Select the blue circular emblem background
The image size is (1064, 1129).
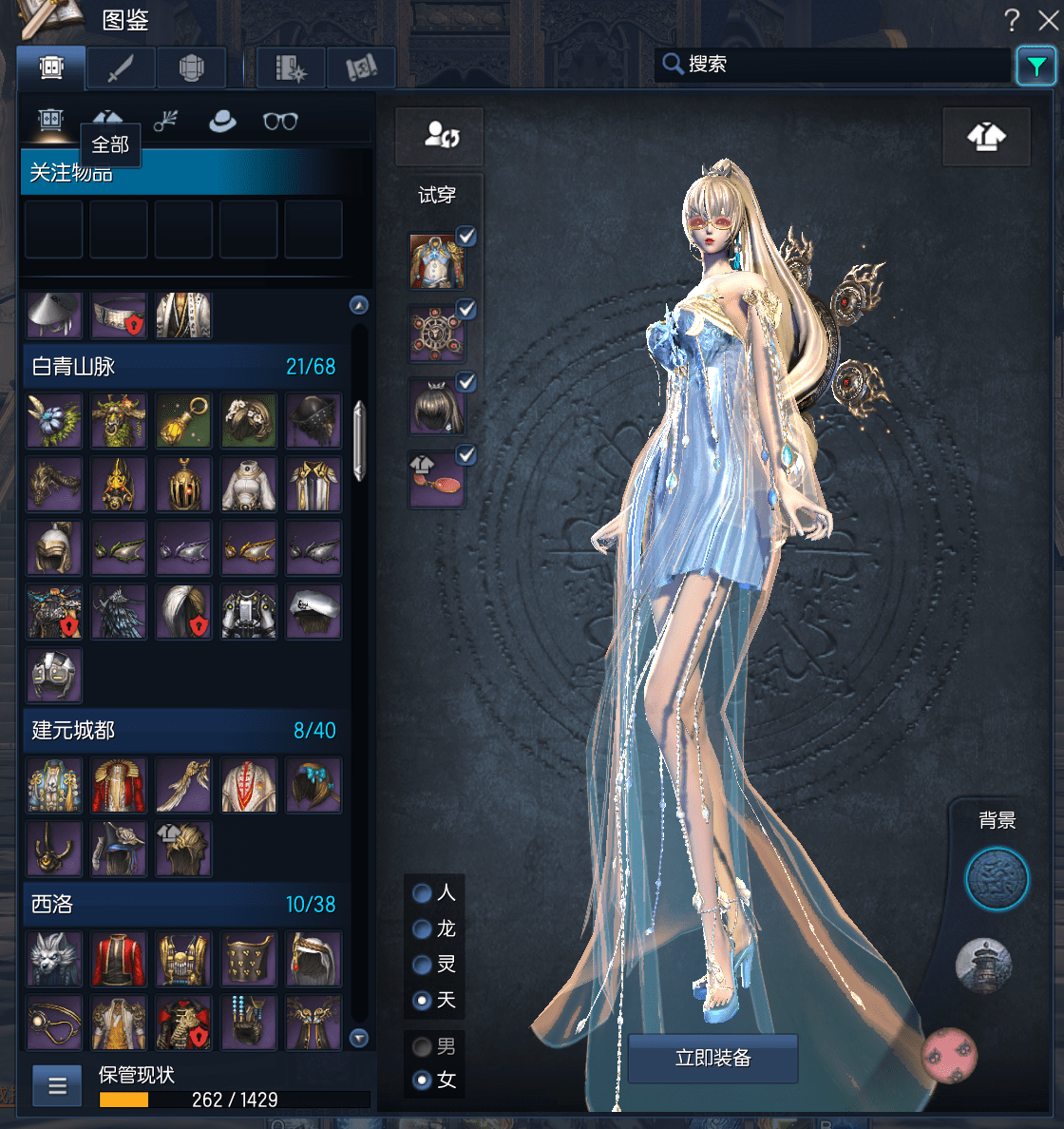997,879
